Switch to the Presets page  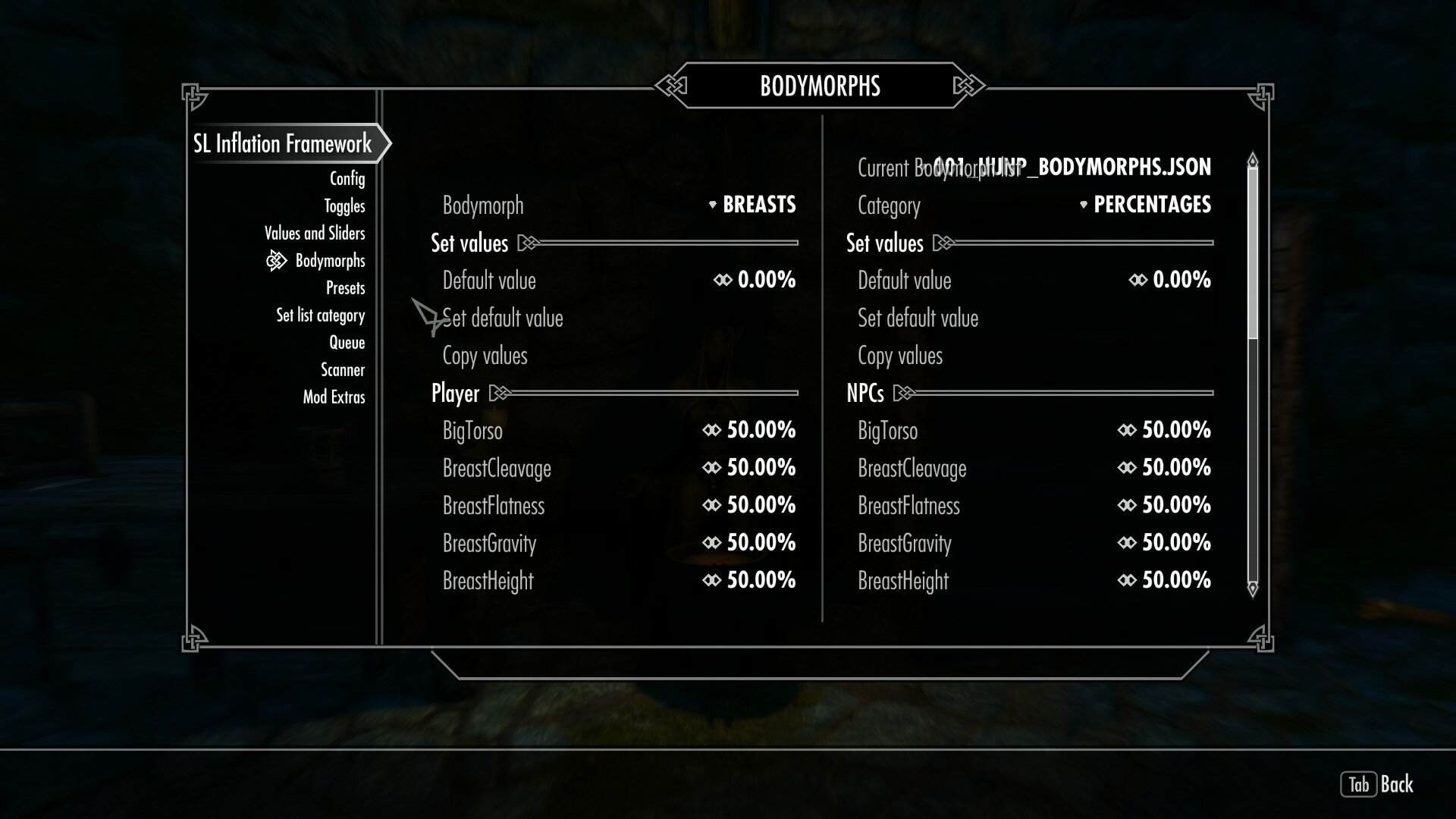(346, 287)
